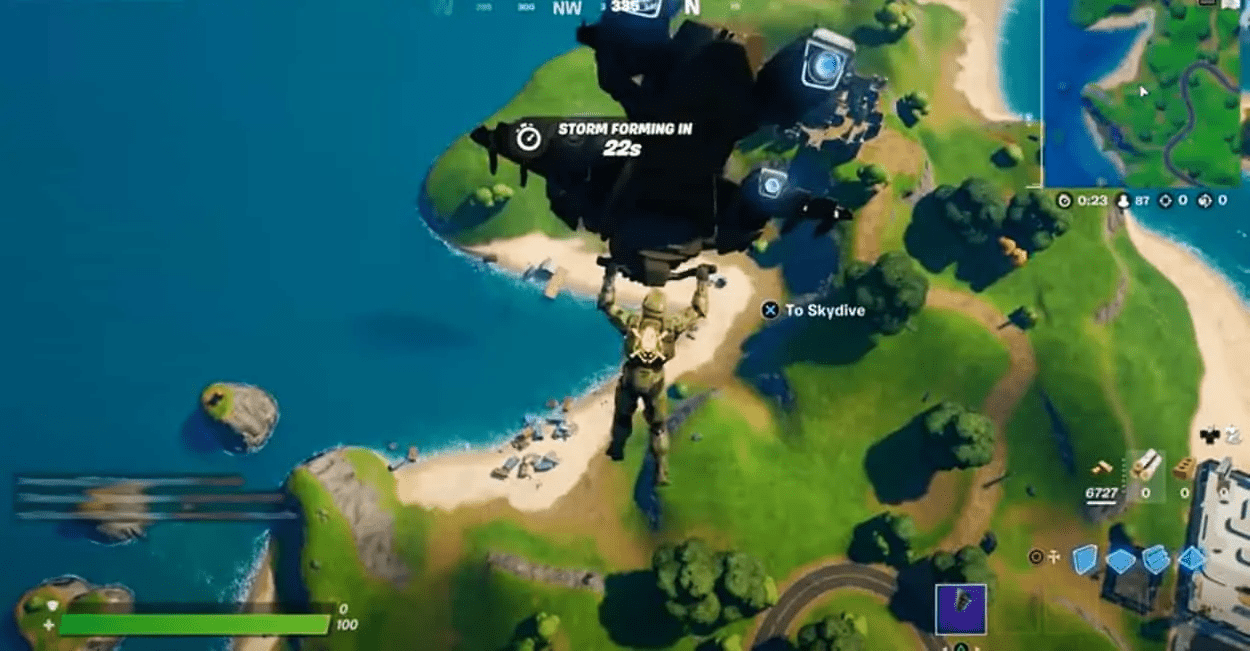Screen dimensions: 1250x651
Task: Choose the wall building piece
Action: 1085,560
